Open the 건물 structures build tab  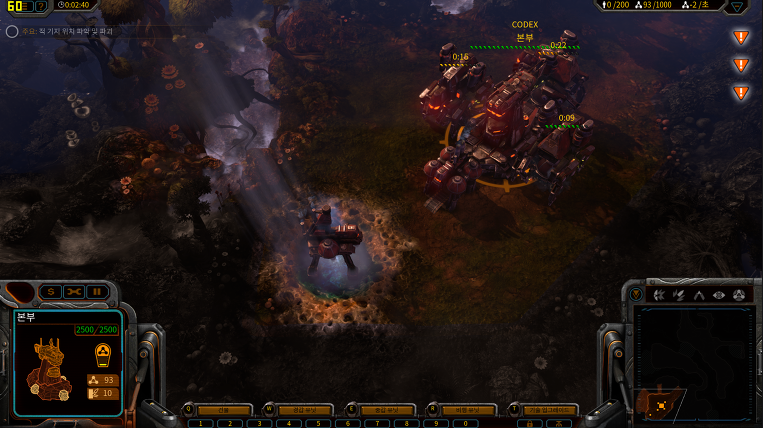224,409
